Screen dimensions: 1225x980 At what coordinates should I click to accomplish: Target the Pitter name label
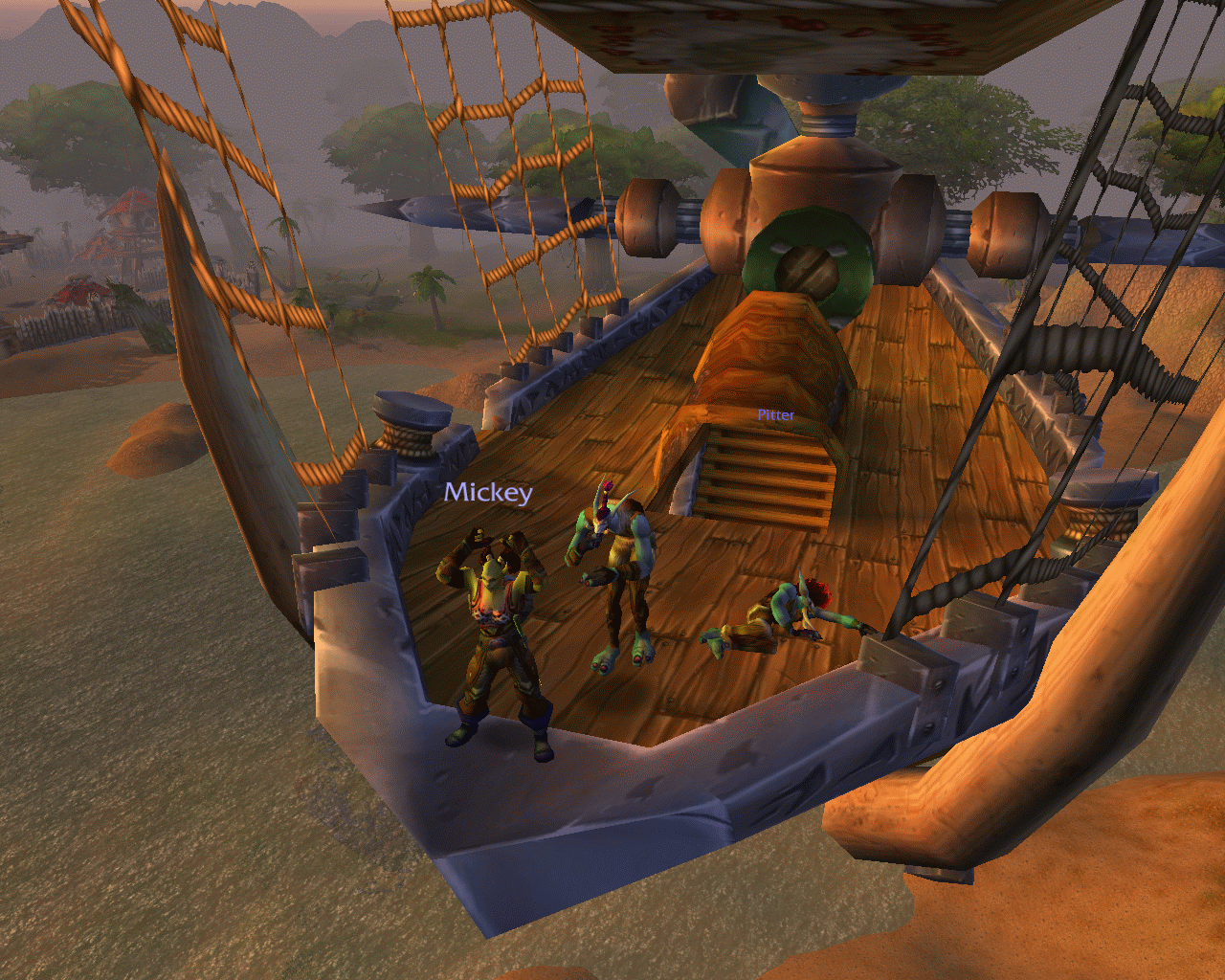[x=775, y=415]
